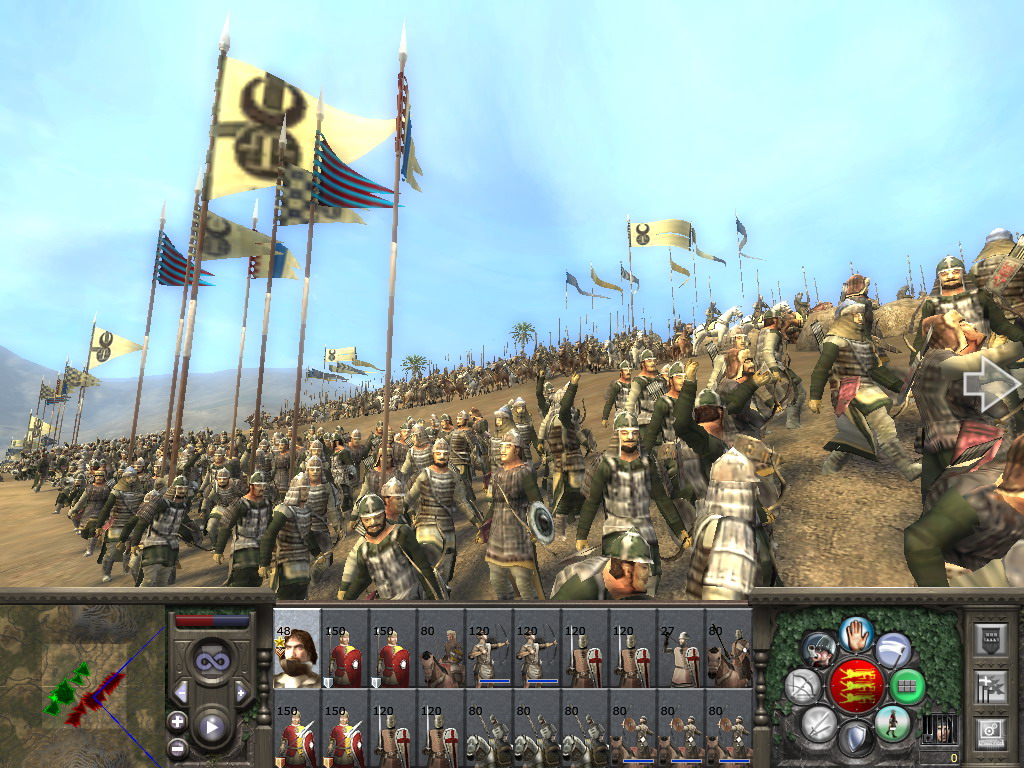Screen dimensions: 1024x768
Task: Sound the rally horn button
Action: [820, 650]
